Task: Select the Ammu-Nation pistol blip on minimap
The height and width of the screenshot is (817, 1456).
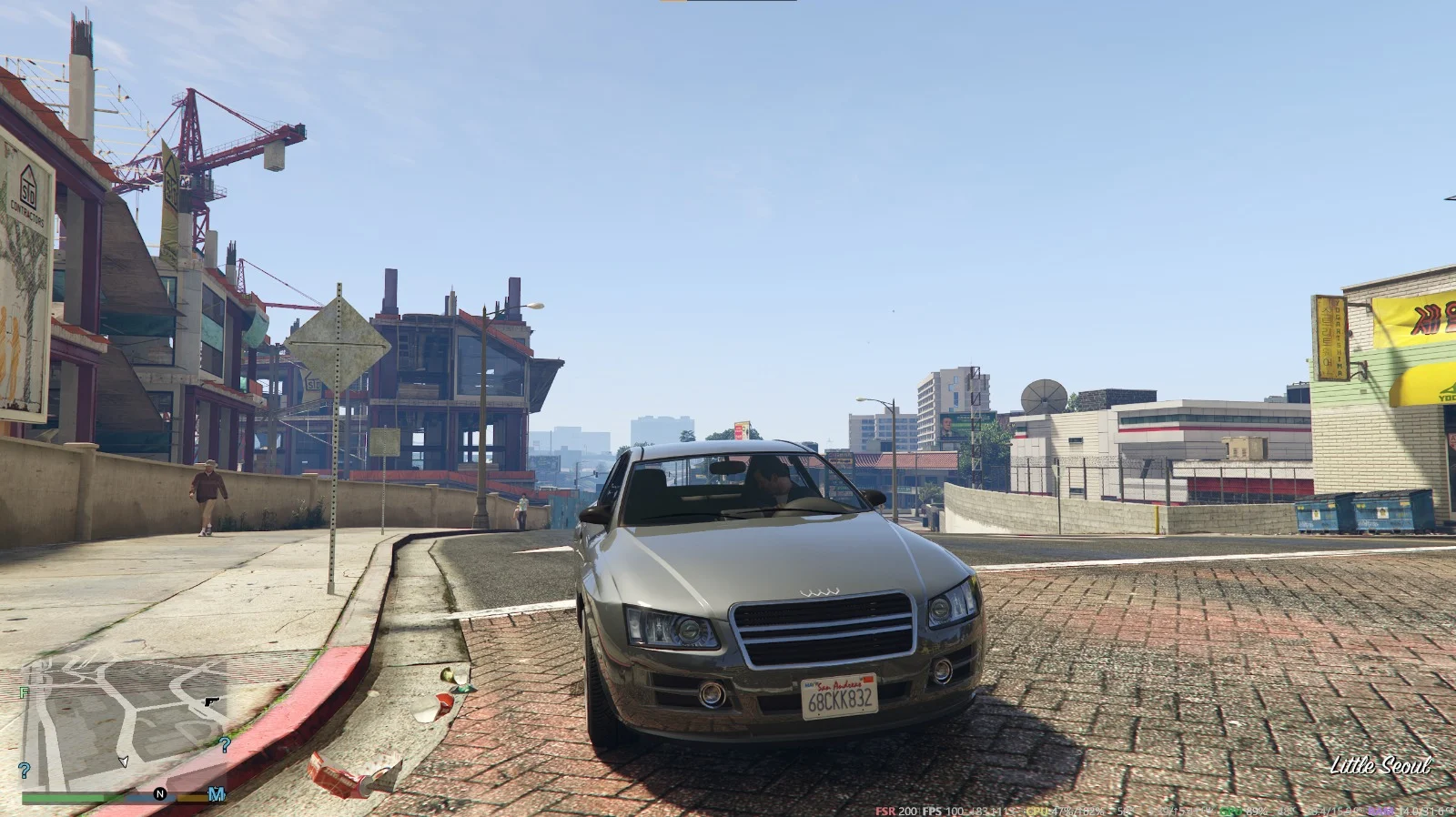Action: click(x=212, y=702)
